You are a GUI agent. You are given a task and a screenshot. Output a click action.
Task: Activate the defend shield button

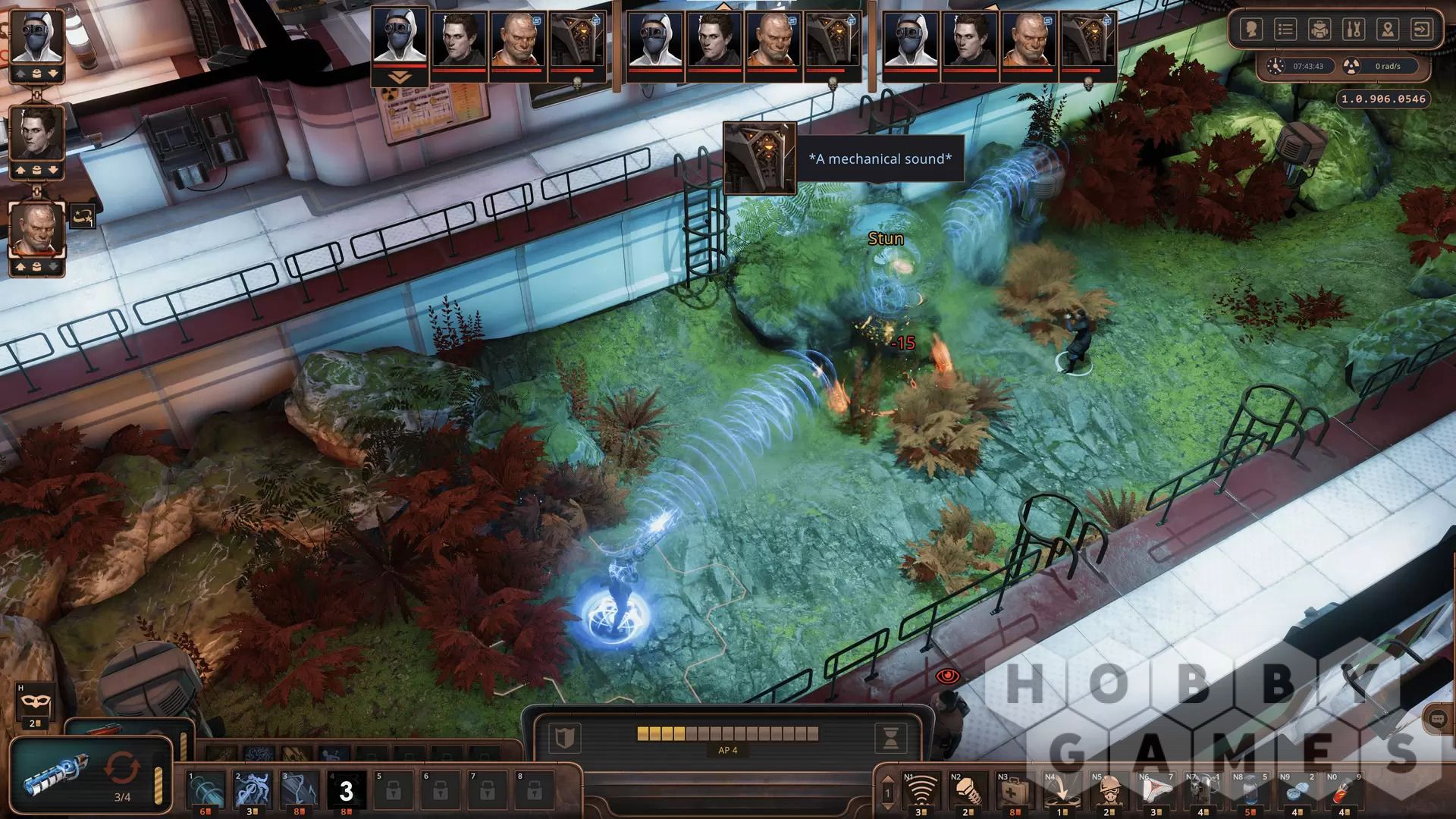pos(565,737)
